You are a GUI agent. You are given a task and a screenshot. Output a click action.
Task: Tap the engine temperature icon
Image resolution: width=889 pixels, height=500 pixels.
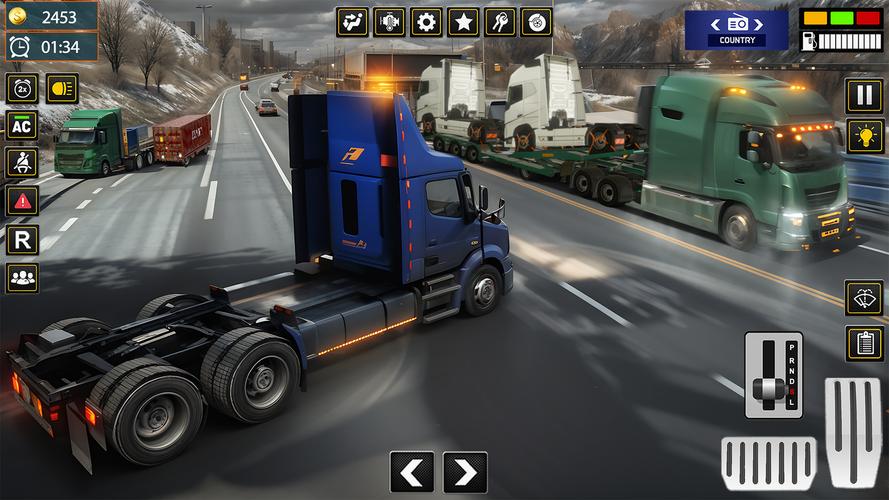(x=389, y=22)
